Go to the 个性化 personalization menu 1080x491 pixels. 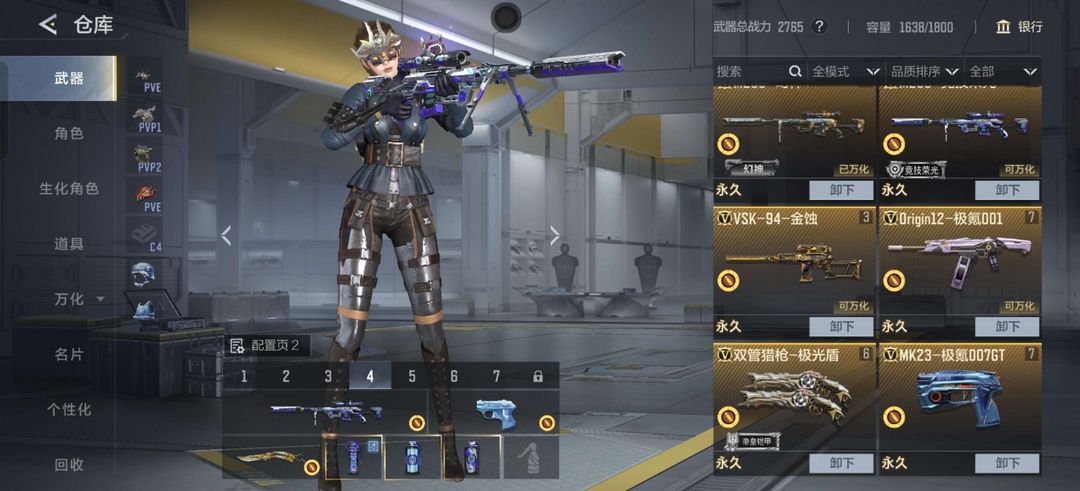point(69,409)
